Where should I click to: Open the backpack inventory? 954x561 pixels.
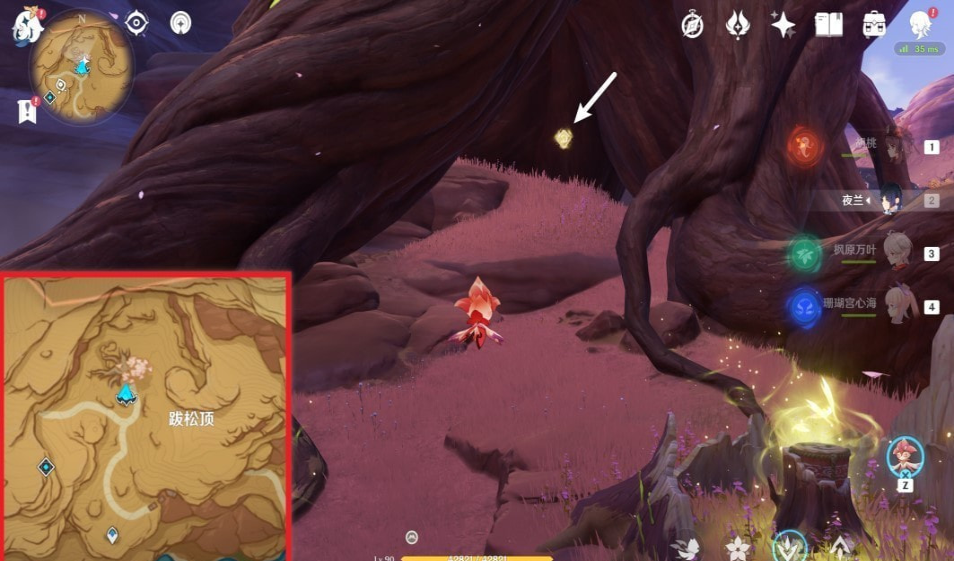[874, 25]
